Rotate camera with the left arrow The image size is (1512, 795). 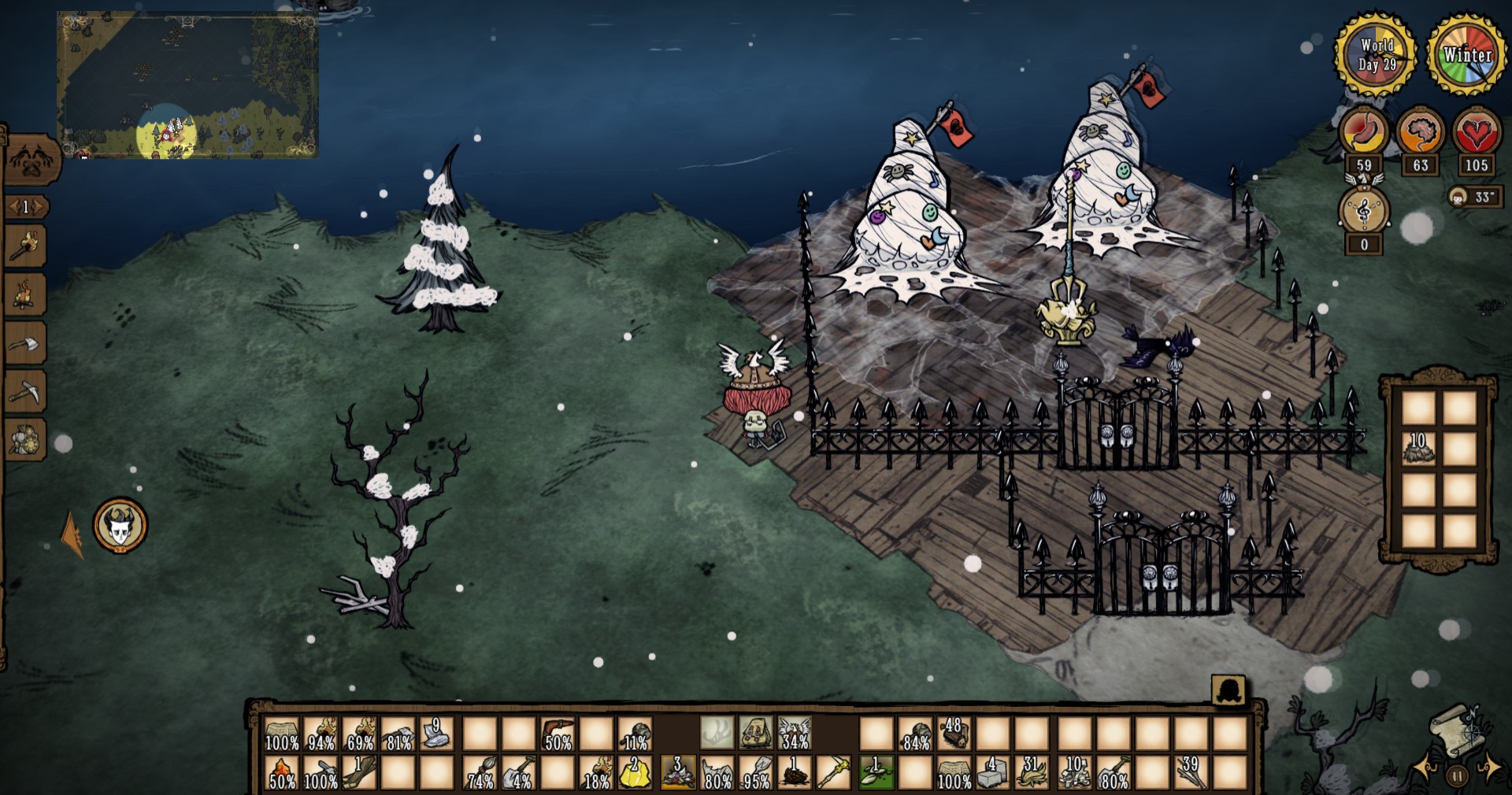coord(1427,767)
